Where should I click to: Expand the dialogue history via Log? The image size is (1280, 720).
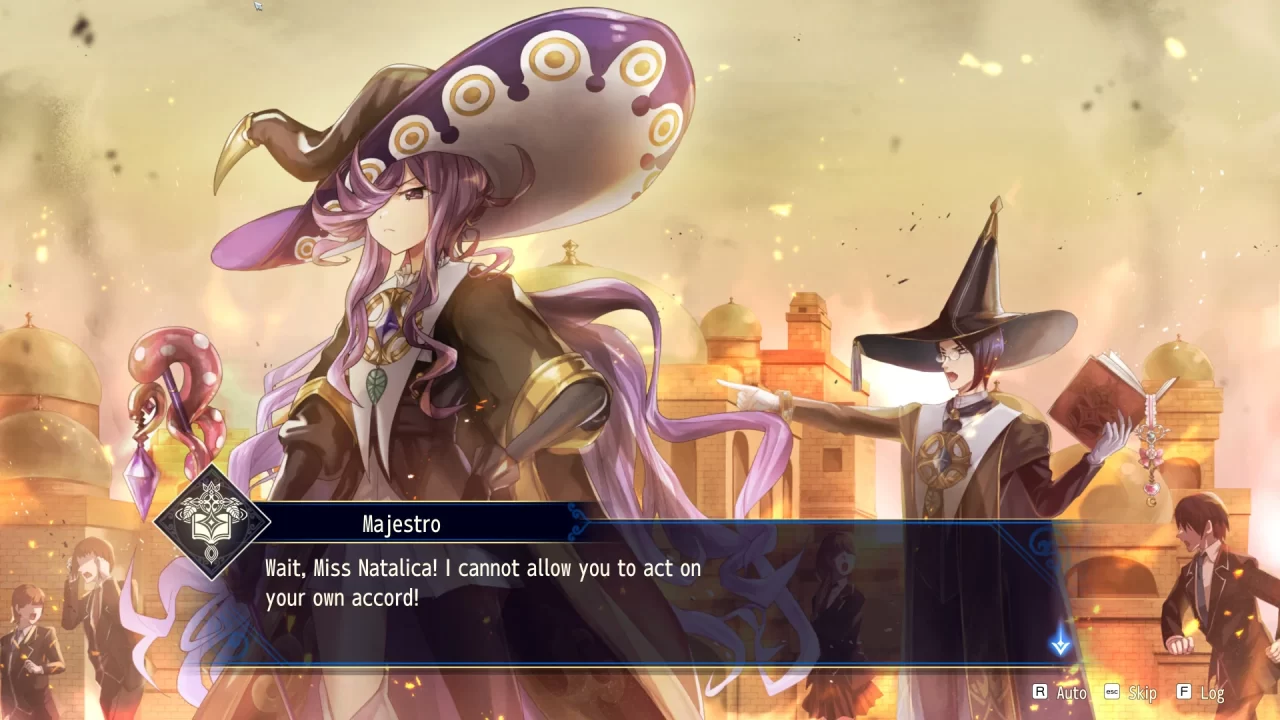click(x=1212, y=692)
